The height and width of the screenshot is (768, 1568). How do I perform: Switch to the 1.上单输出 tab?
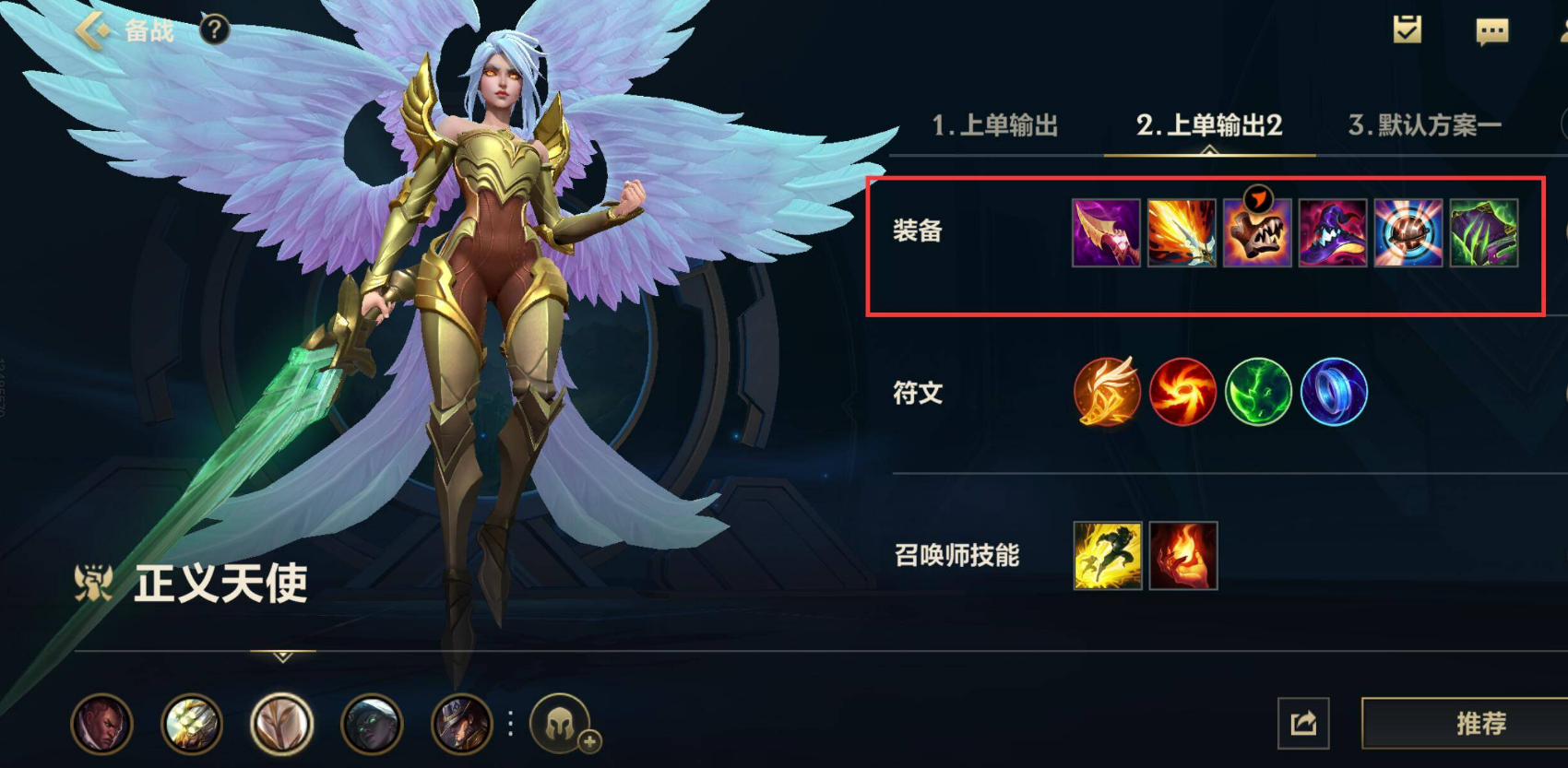(x=994, y=127)
